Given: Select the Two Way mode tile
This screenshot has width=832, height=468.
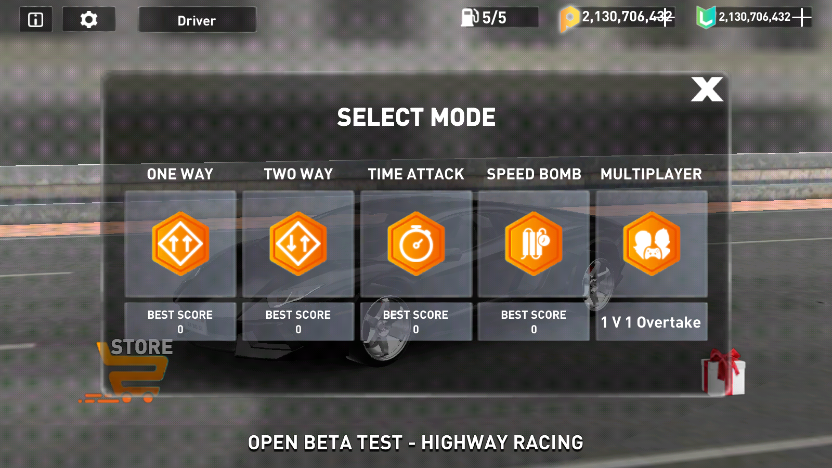Looking at the screenshot, I should point(298,243).
